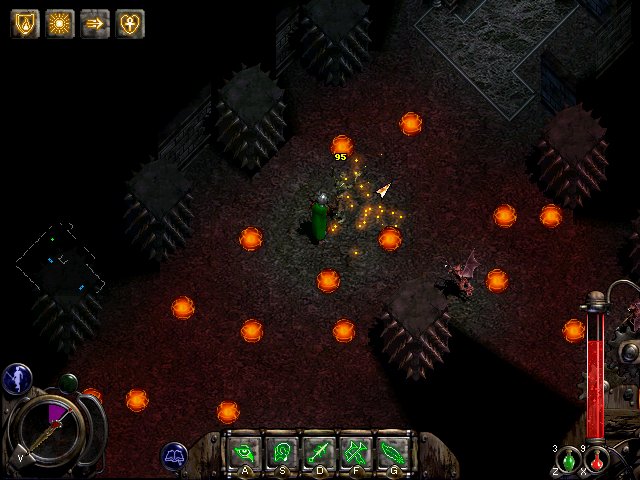Toggle the blue running figure icon
The width and height of the screenshot is (640, 480).
pyautogui.click(x=17, y=378)
